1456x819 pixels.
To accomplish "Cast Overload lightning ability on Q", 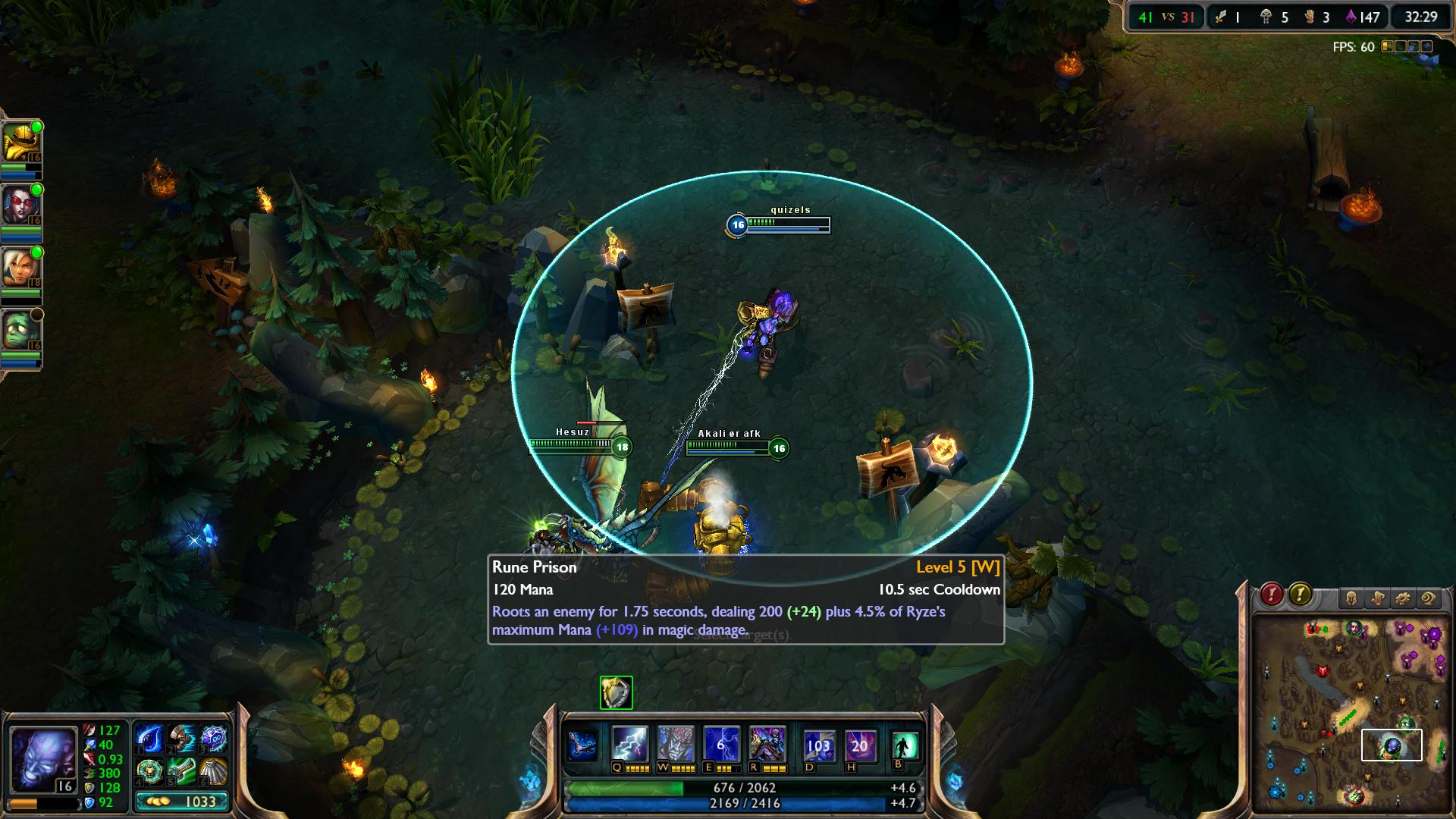I will pos(629,745).
